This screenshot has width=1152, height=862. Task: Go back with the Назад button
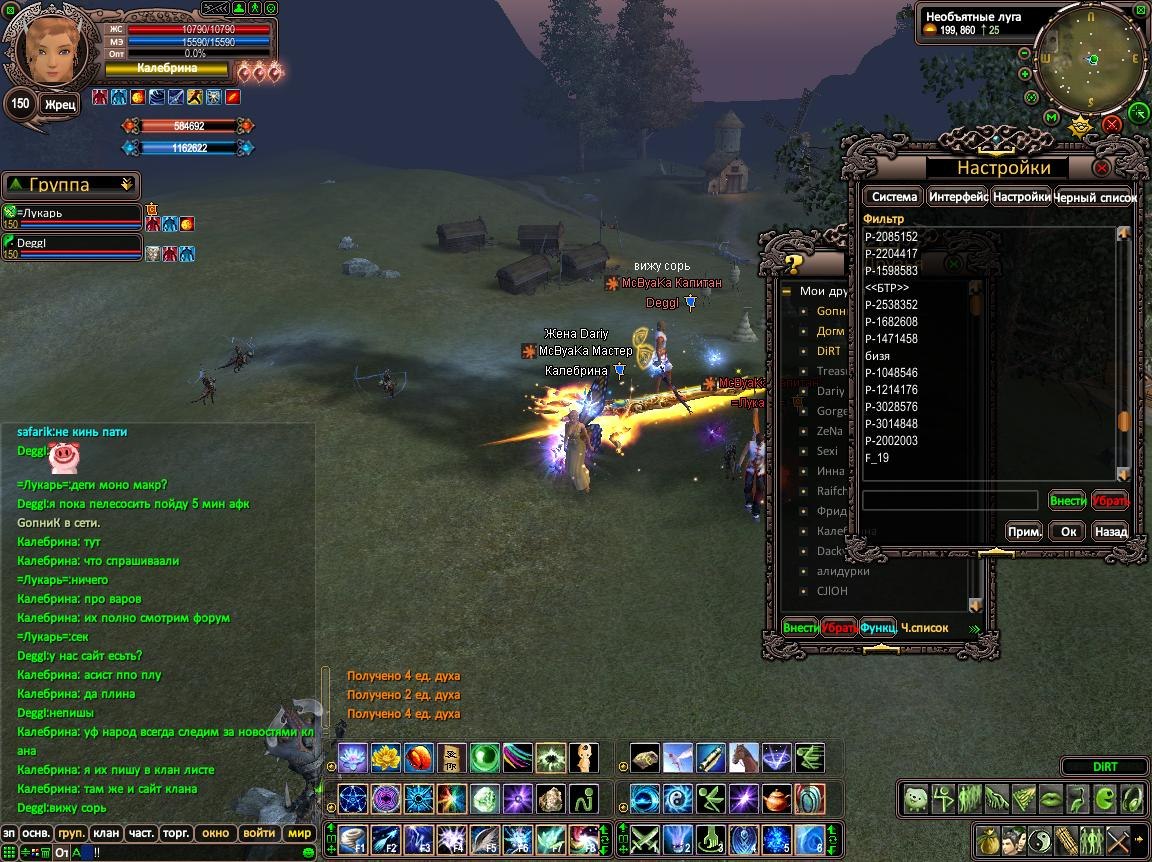pyautogui.click(x=1110, y=532)
